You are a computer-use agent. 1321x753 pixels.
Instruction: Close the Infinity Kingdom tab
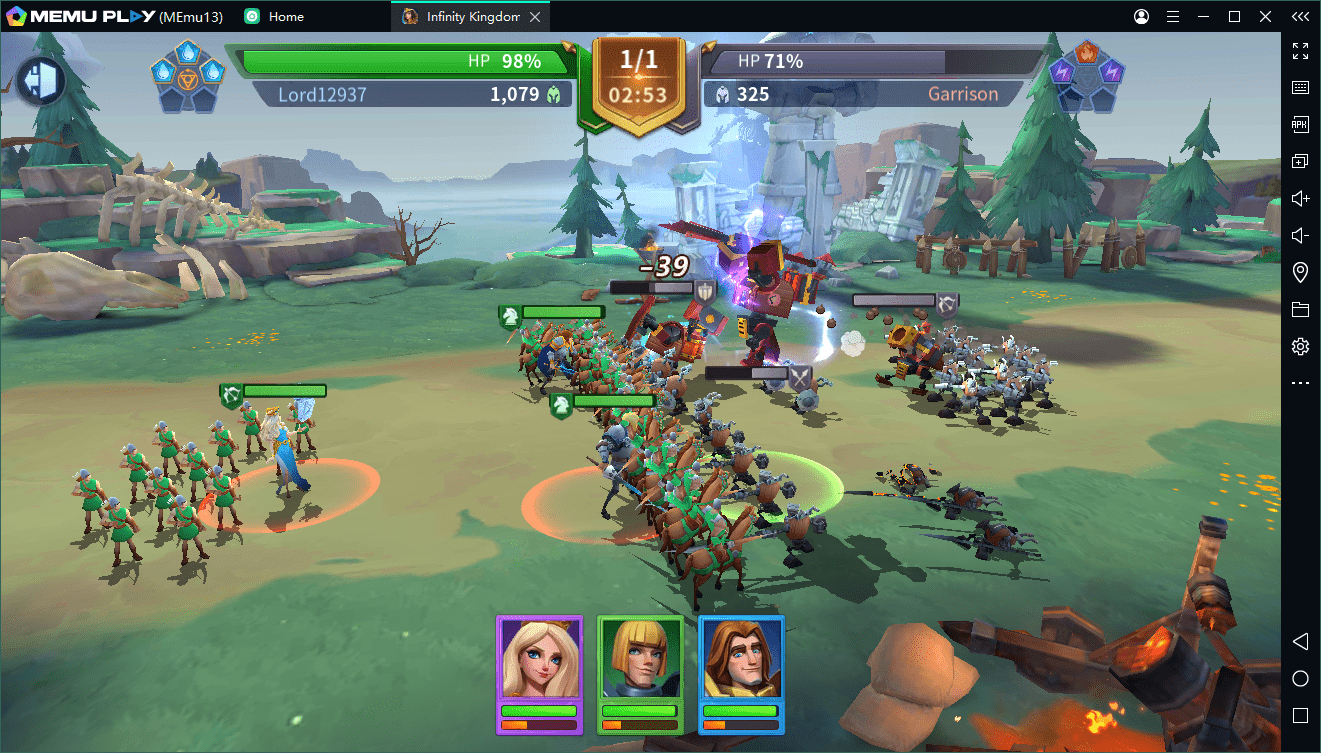pyautogui.click(x=536, y=17)
